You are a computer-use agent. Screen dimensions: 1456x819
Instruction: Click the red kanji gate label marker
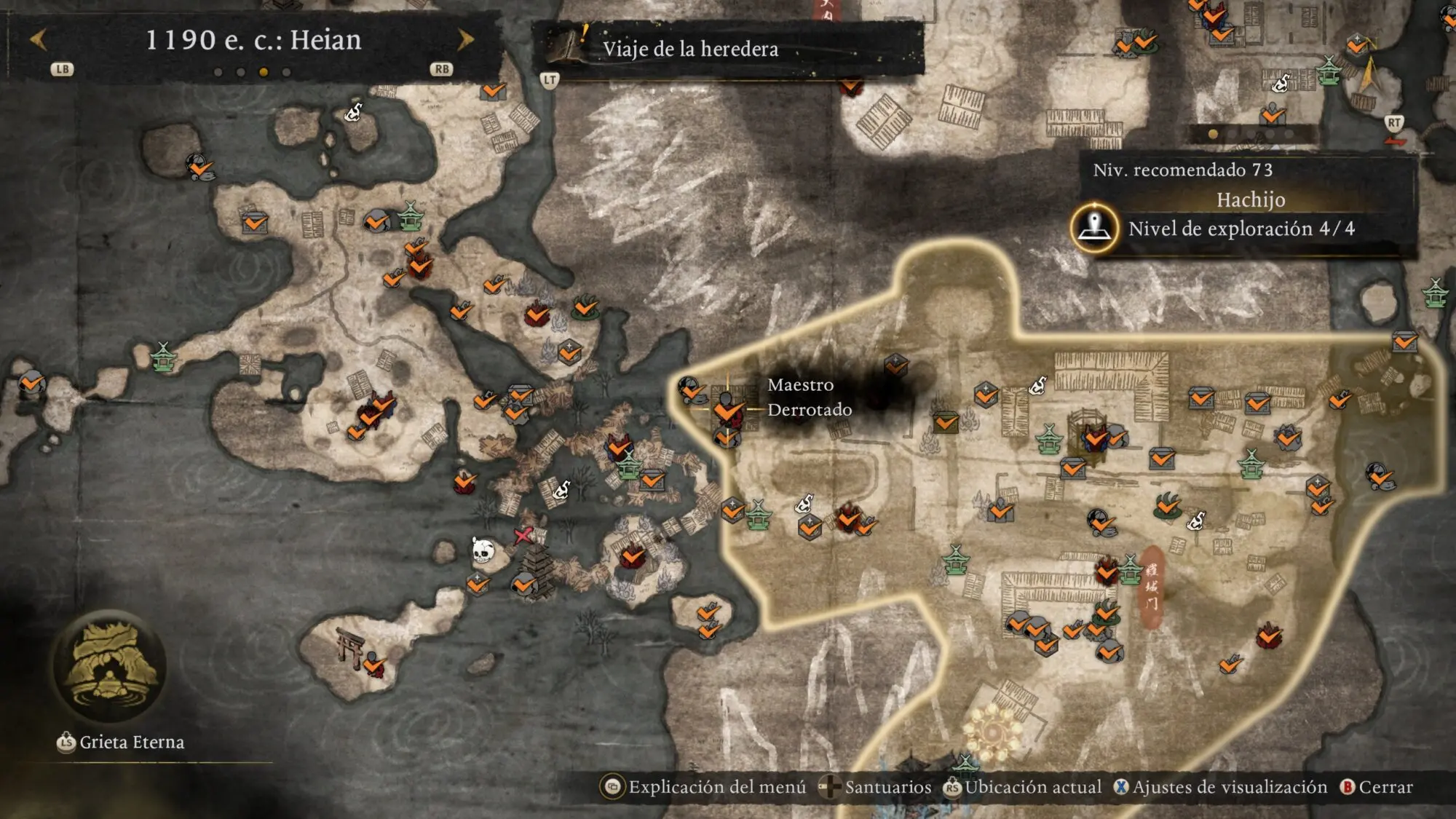pyautogui.click(x=1151, y=586)
